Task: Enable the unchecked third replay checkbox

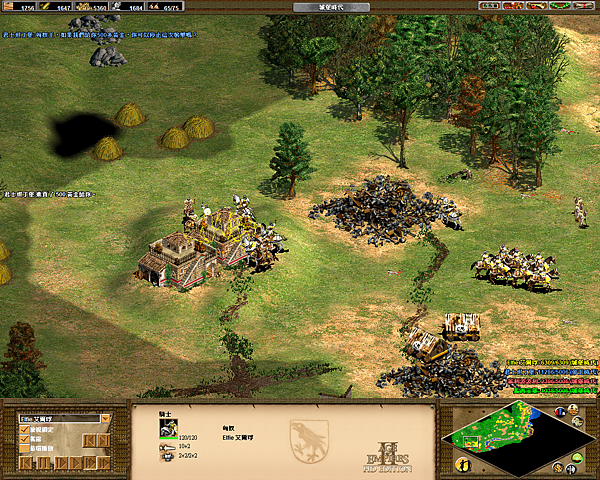Action: (25, 449)
